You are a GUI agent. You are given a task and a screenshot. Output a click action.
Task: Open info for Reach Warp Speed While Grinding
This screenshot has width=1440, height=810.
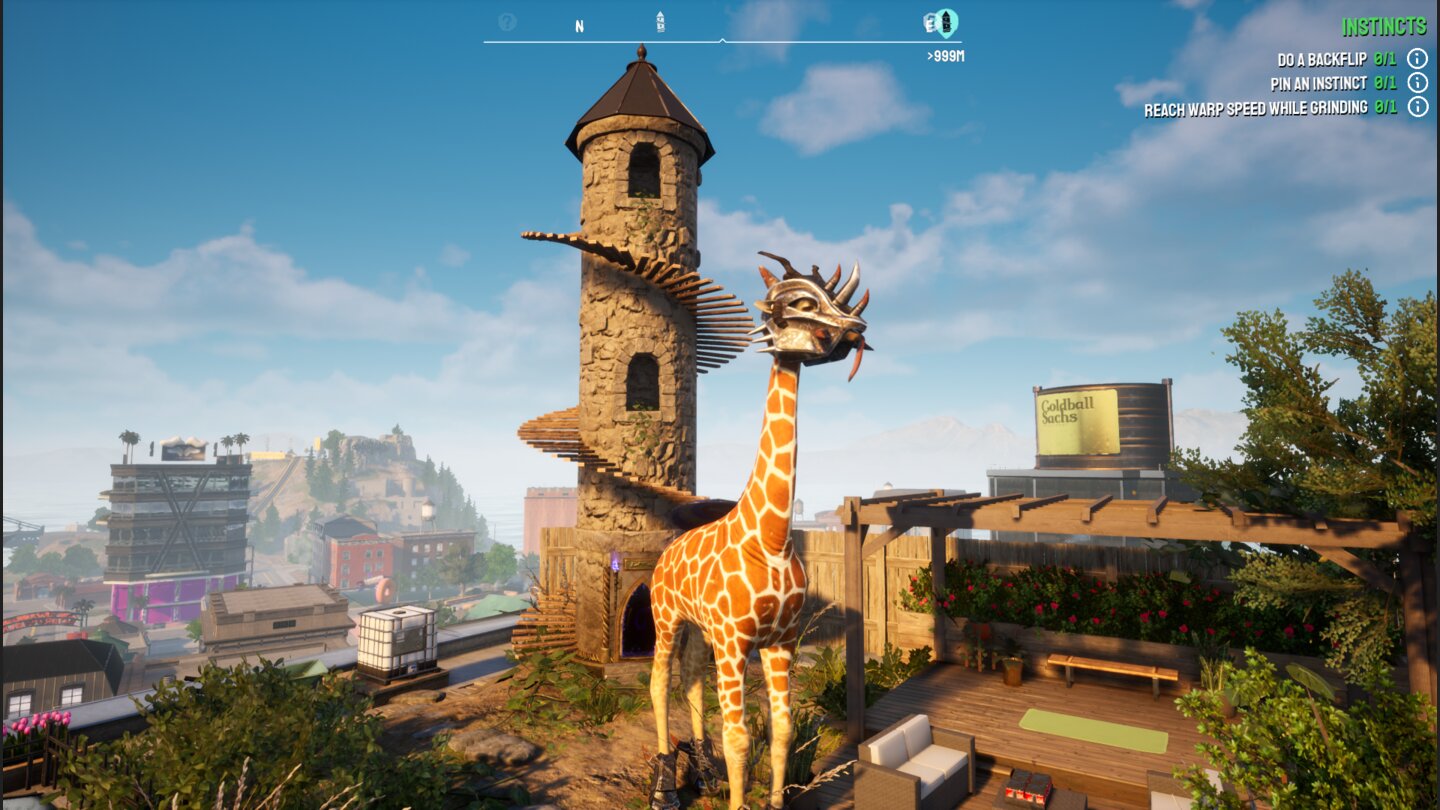point(1418,107)
